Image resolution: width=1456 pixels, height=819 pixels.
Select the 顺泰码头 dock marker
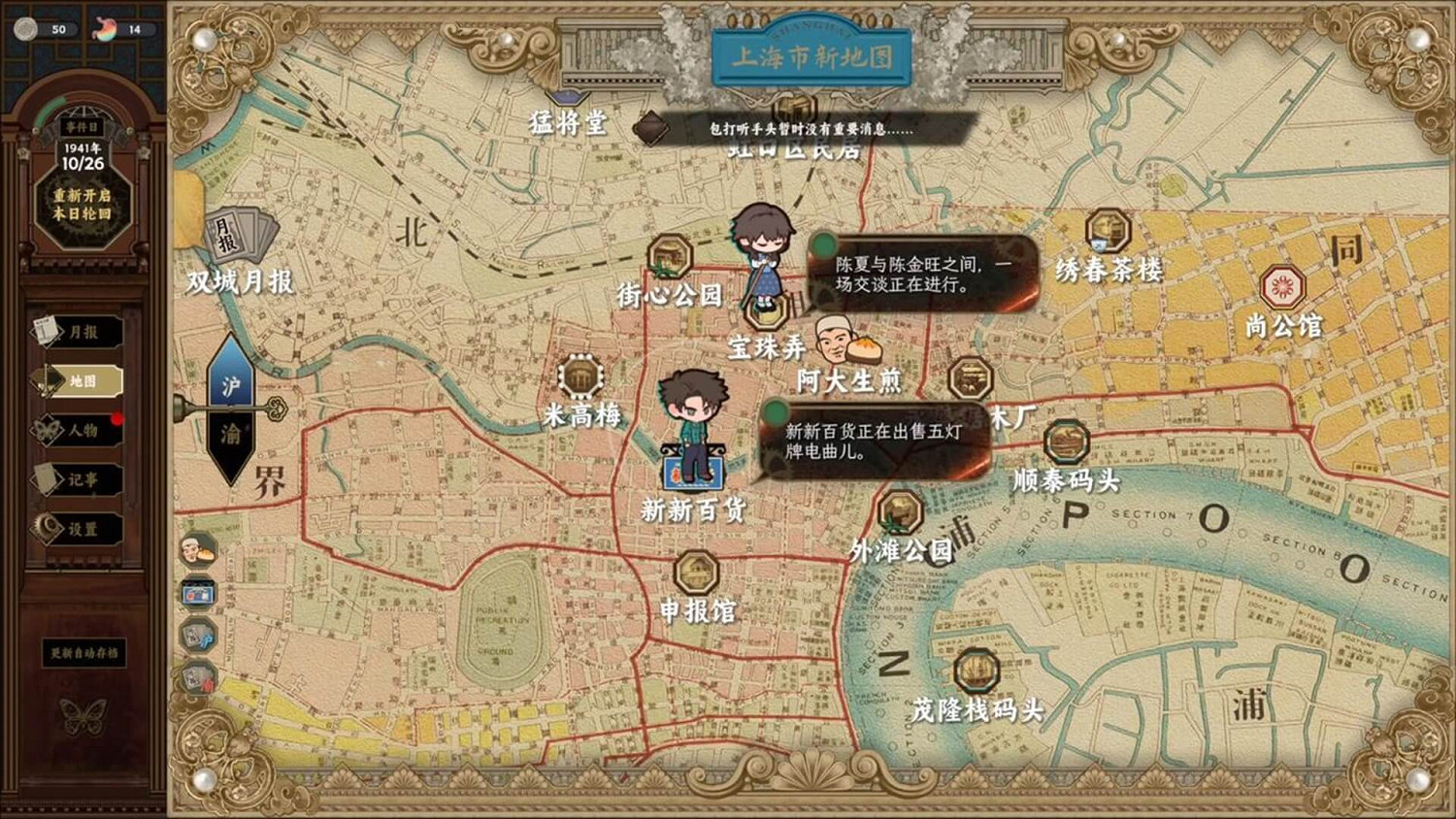click(x=1066, y=443)
